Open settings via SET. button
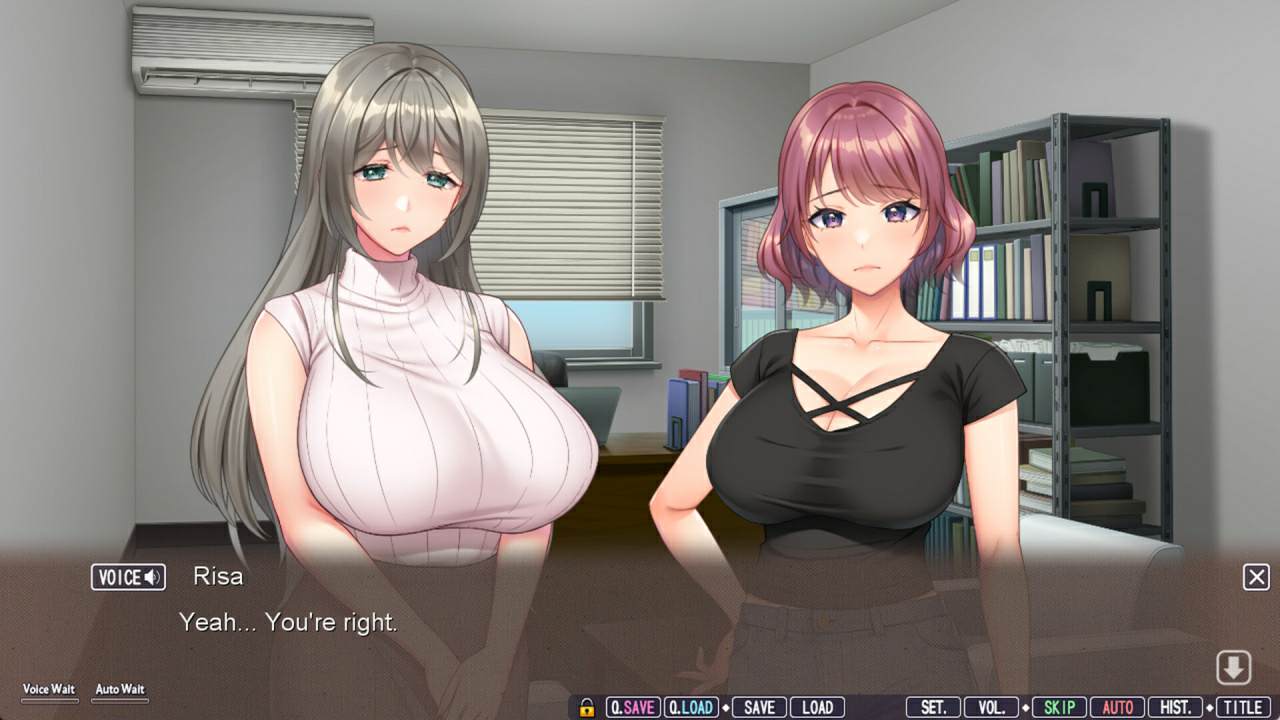 (933, 707)
